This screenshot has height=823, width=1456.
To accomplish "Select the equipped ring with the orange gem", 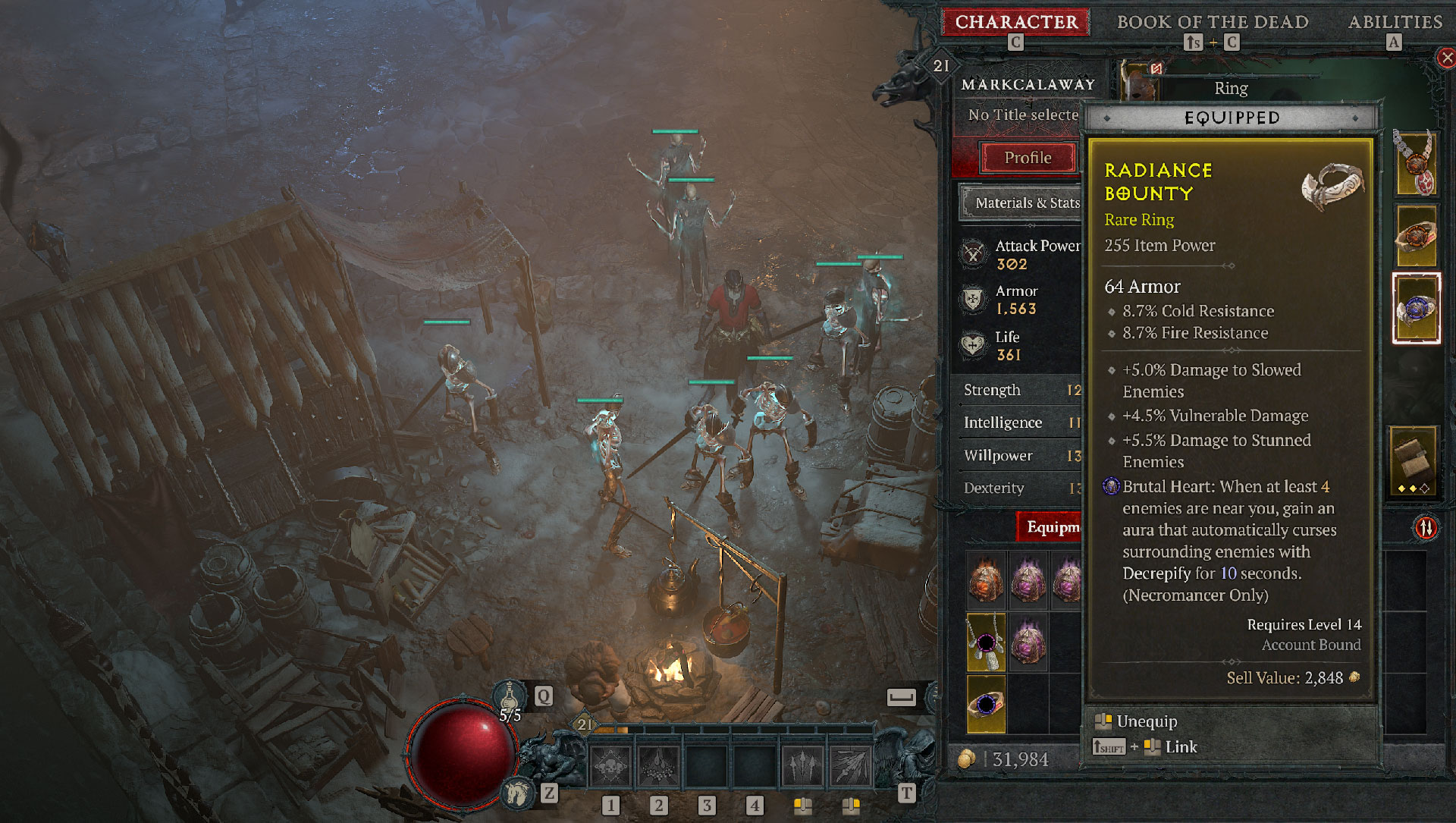I will (x=1415, y=236).
